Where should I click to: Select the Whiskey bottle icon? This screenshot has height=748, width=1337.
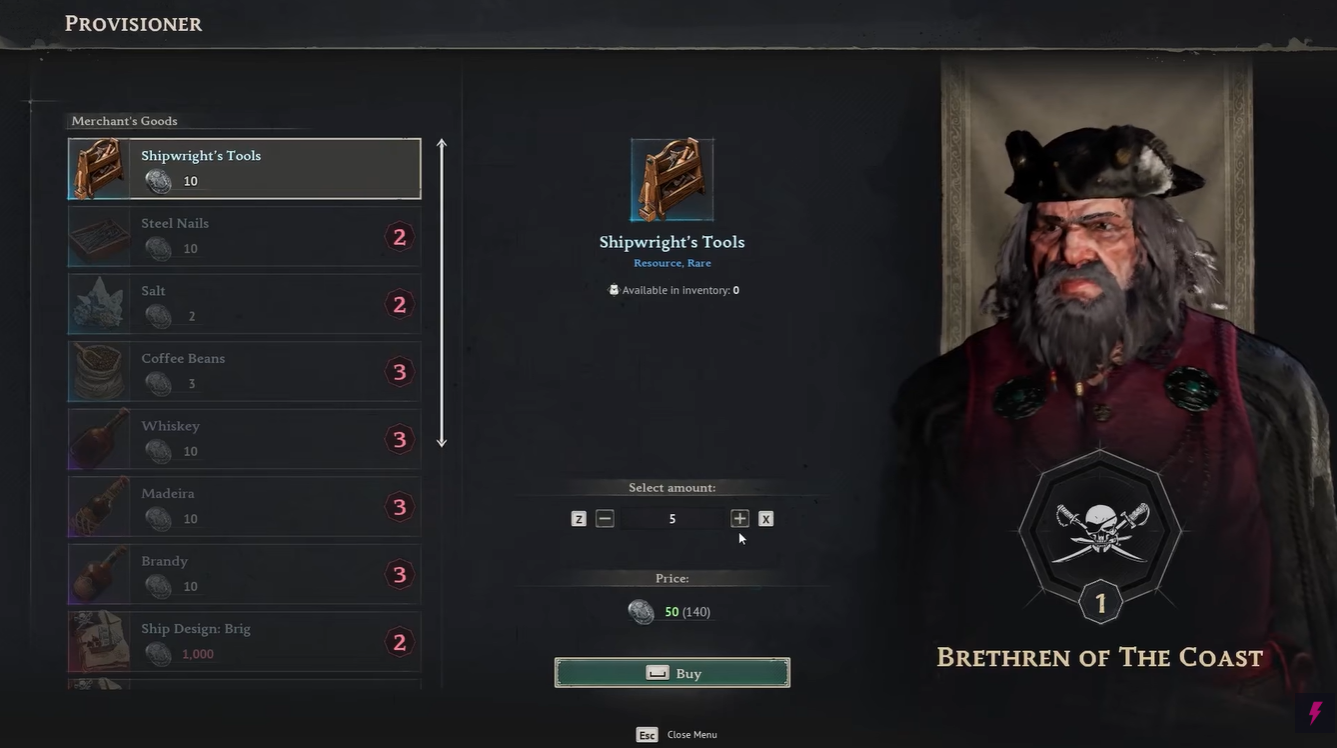pyautogui.click(x=96, y=438)
